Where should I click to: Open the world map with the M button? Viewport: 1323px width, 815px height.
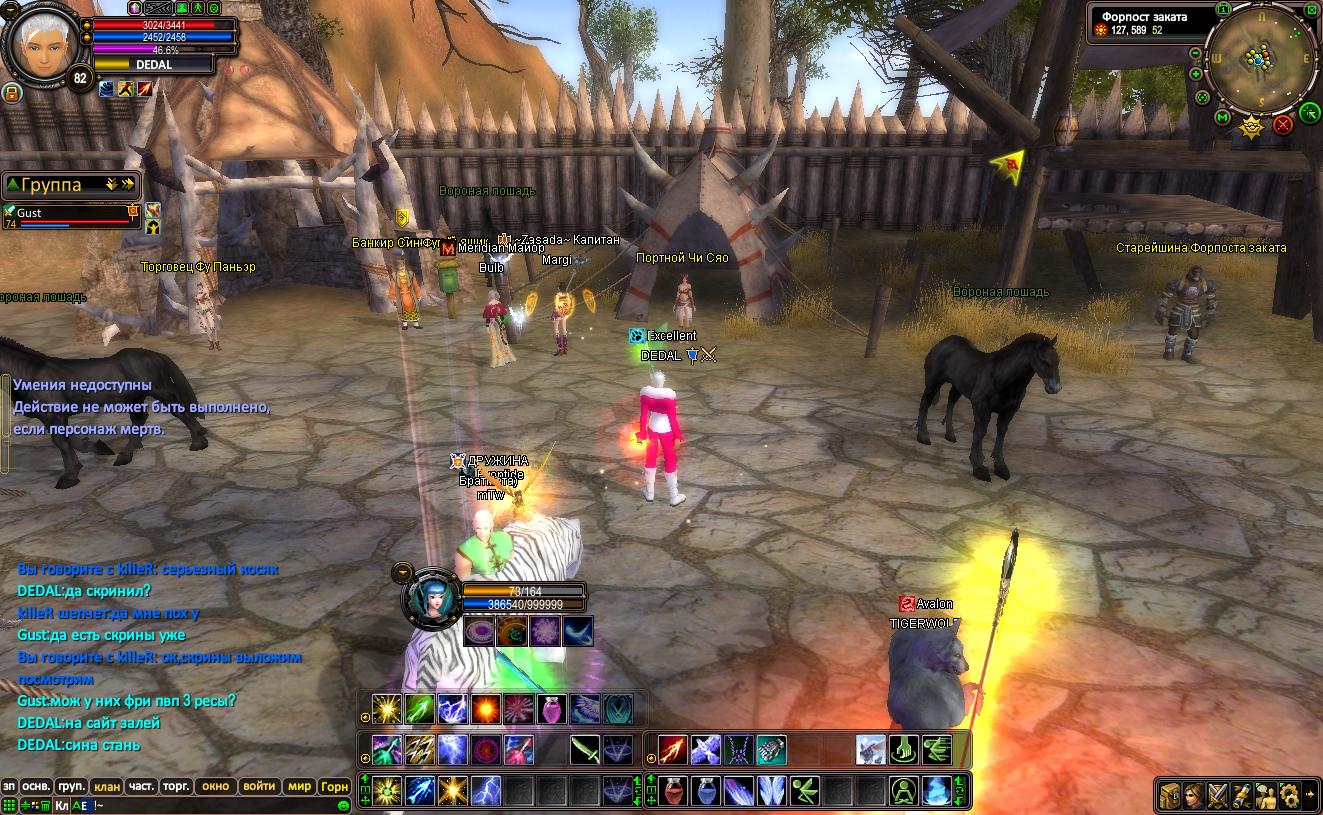tap(1222, 118)
